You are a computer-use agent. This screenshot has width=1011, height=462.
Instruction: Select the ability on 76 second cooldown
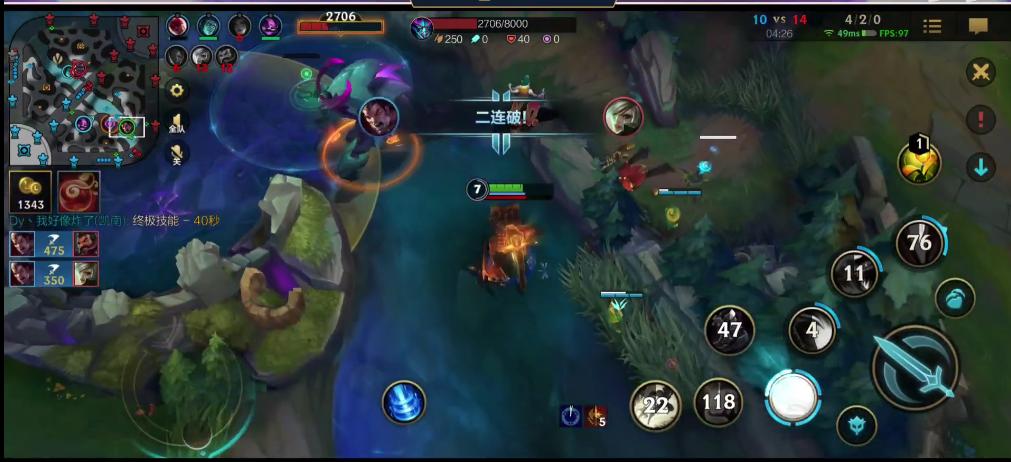(x=919, y=242)
